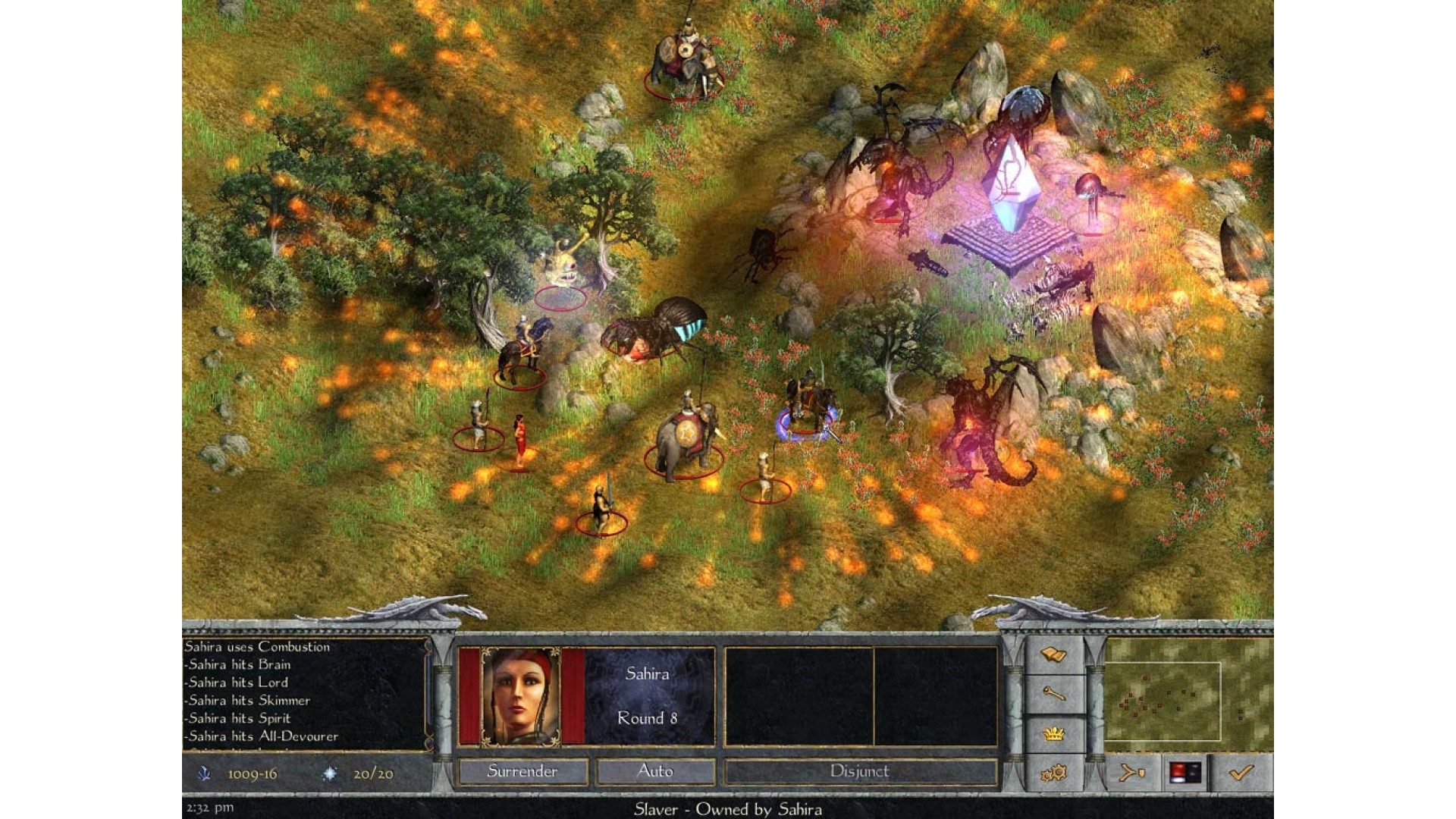Enable Auto combat
This screenshot has height=819, width=1456.
[x=655, y=771]
